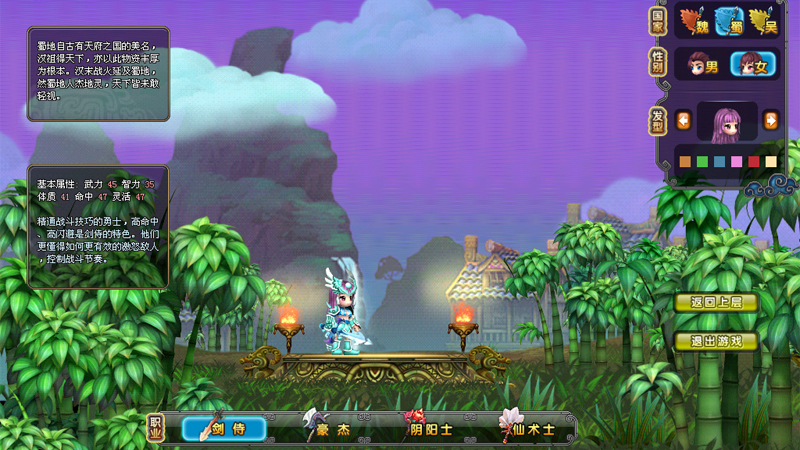Select male (男) gender
The width and height of the screenshot is (800, 450).
point(703,65)
